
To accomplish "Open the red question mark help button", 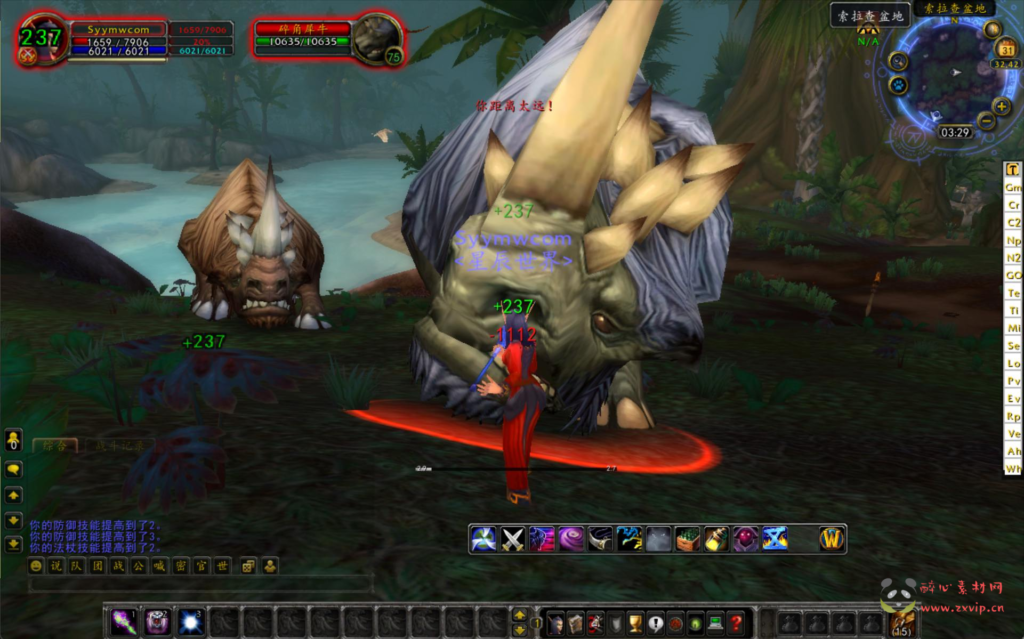I will coord(736,622).
